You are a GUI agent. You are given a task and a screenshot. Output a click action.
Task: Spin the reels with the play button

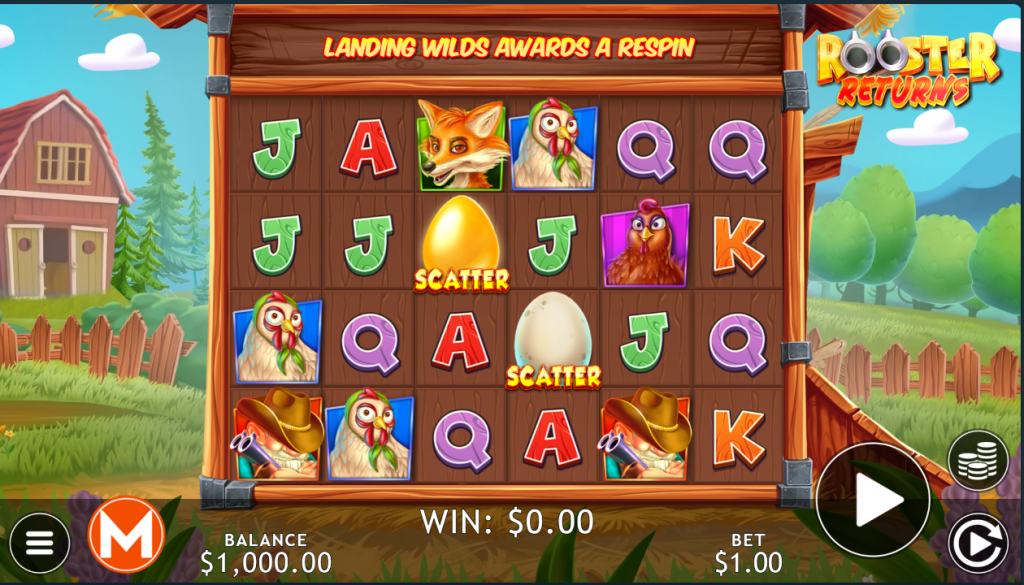coord(873,500)
